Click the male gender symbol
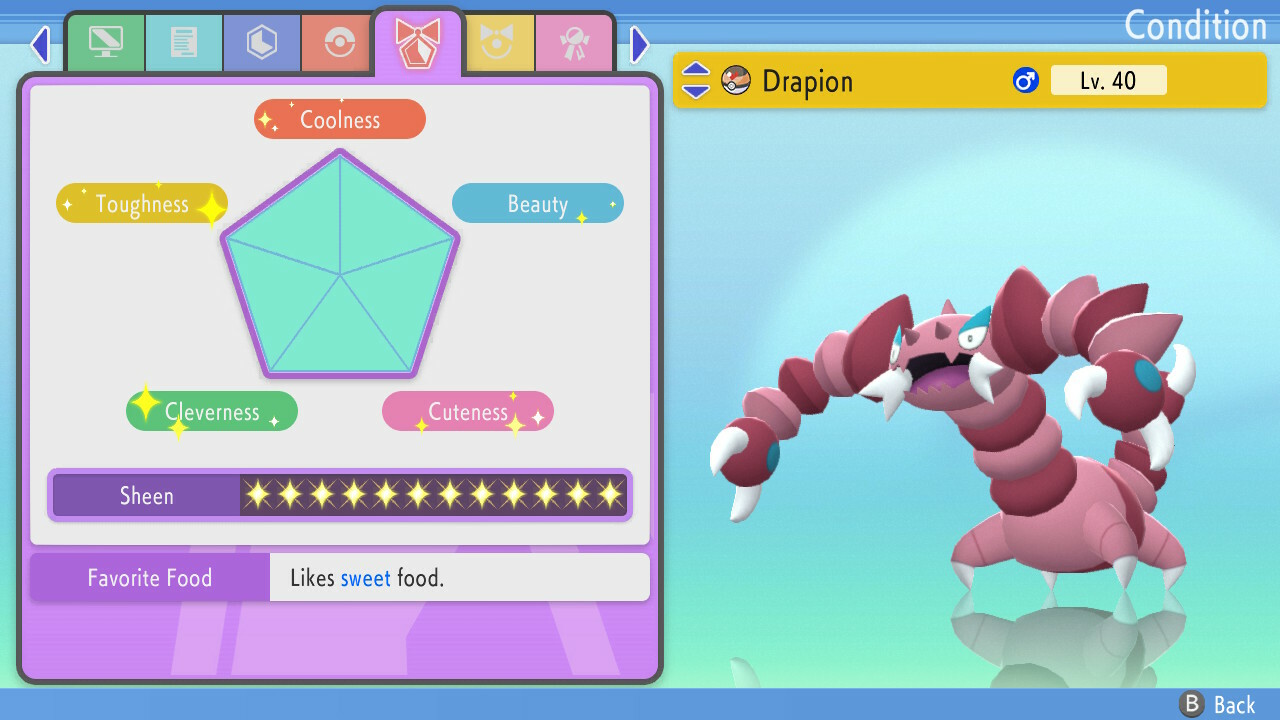The height and width of the screenshot is (720, 1280). tap(1024, 80)
